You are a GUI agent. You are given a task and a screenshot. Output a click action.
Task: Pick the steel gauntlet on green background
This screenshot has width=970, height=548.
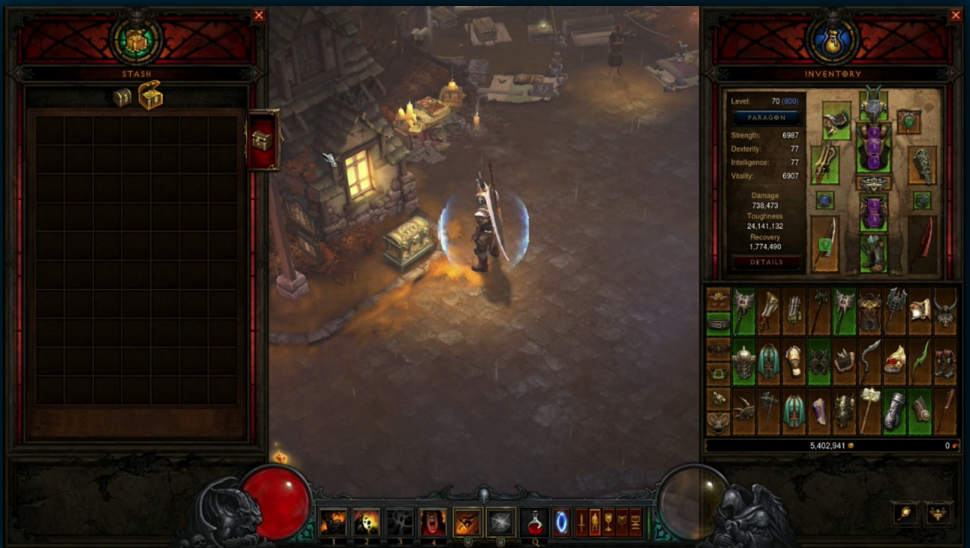pyautogui.click(x=895, y=410)
